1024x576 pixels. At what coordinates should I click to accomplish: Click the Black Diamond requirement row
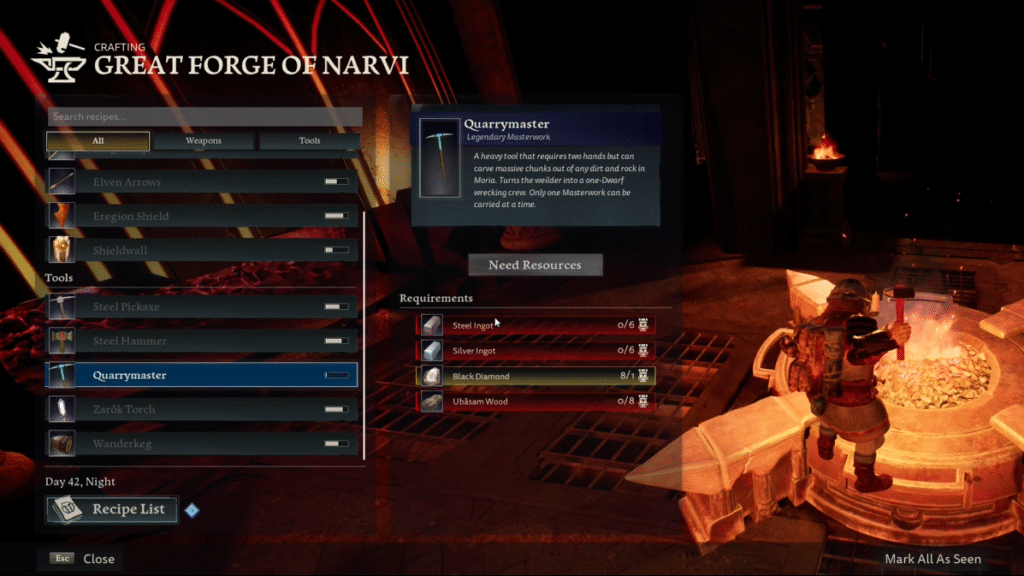535,376
